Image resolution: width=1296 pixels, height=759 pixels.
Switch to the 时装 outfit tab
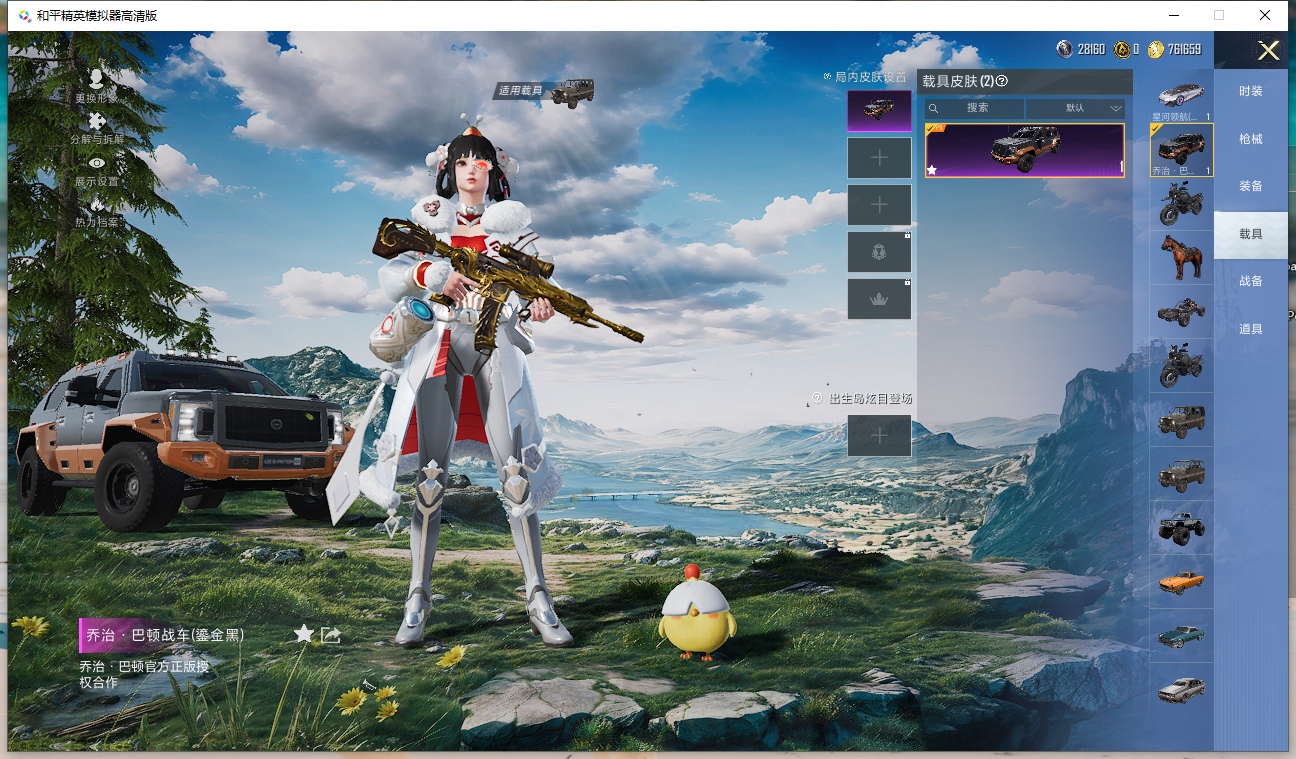coord(1250,91)
